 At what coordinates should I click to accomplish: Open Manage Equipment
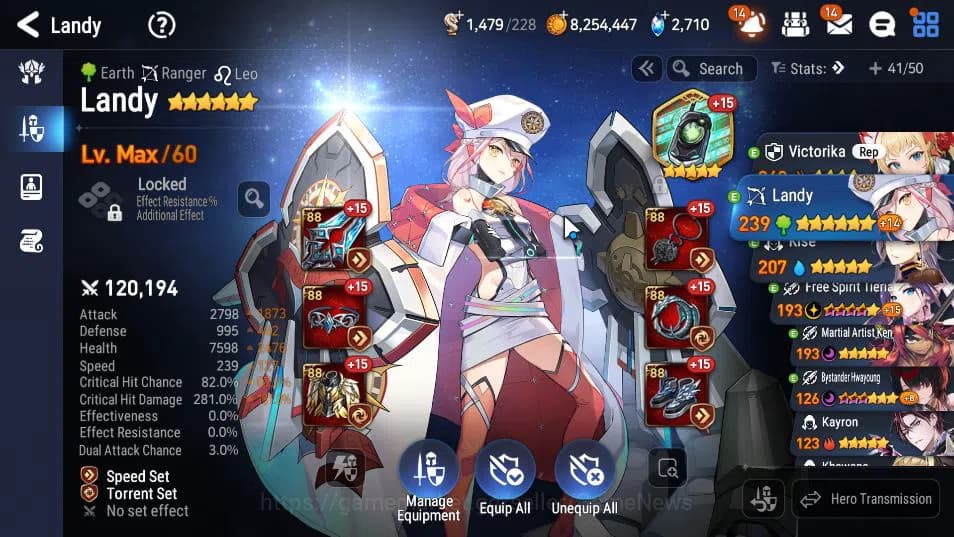pyautogui.click(x=428, y=480)
